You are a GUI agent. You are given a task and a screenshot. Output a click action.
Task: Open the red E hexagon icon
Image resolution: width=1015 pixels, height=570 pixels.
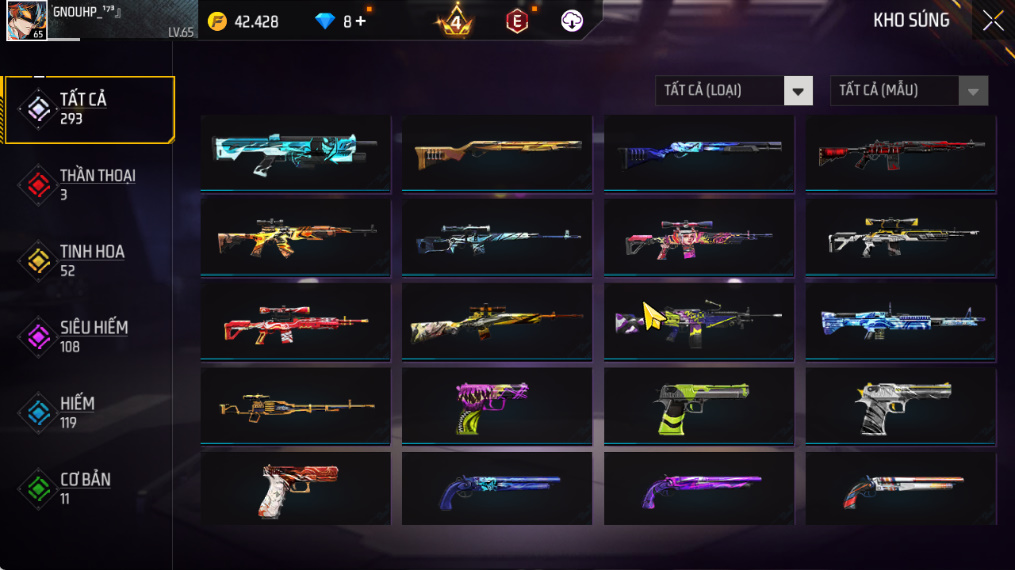click(517, 21)
